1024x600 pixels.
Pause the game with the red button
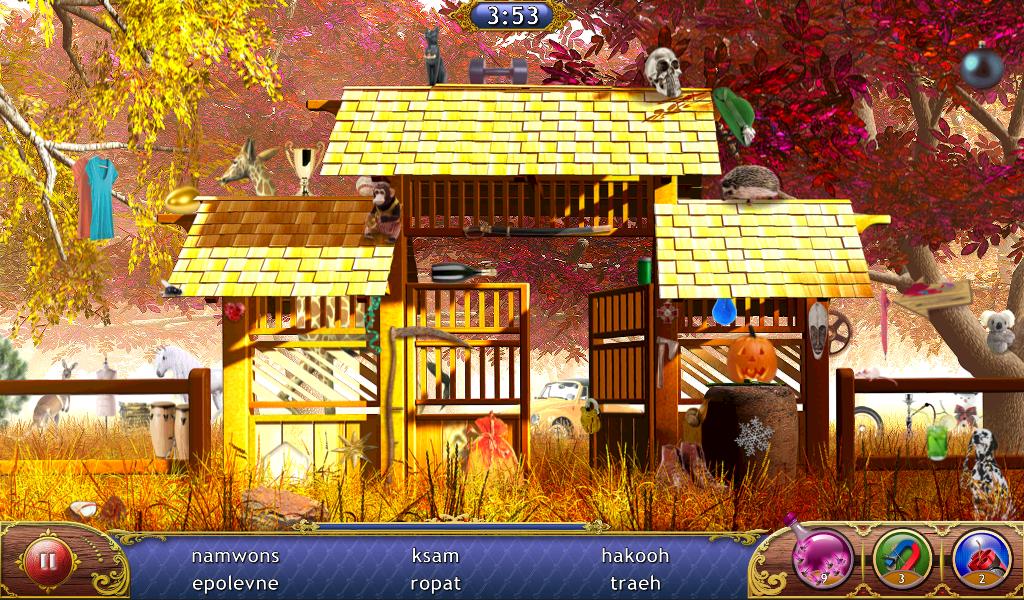(47, 561)
